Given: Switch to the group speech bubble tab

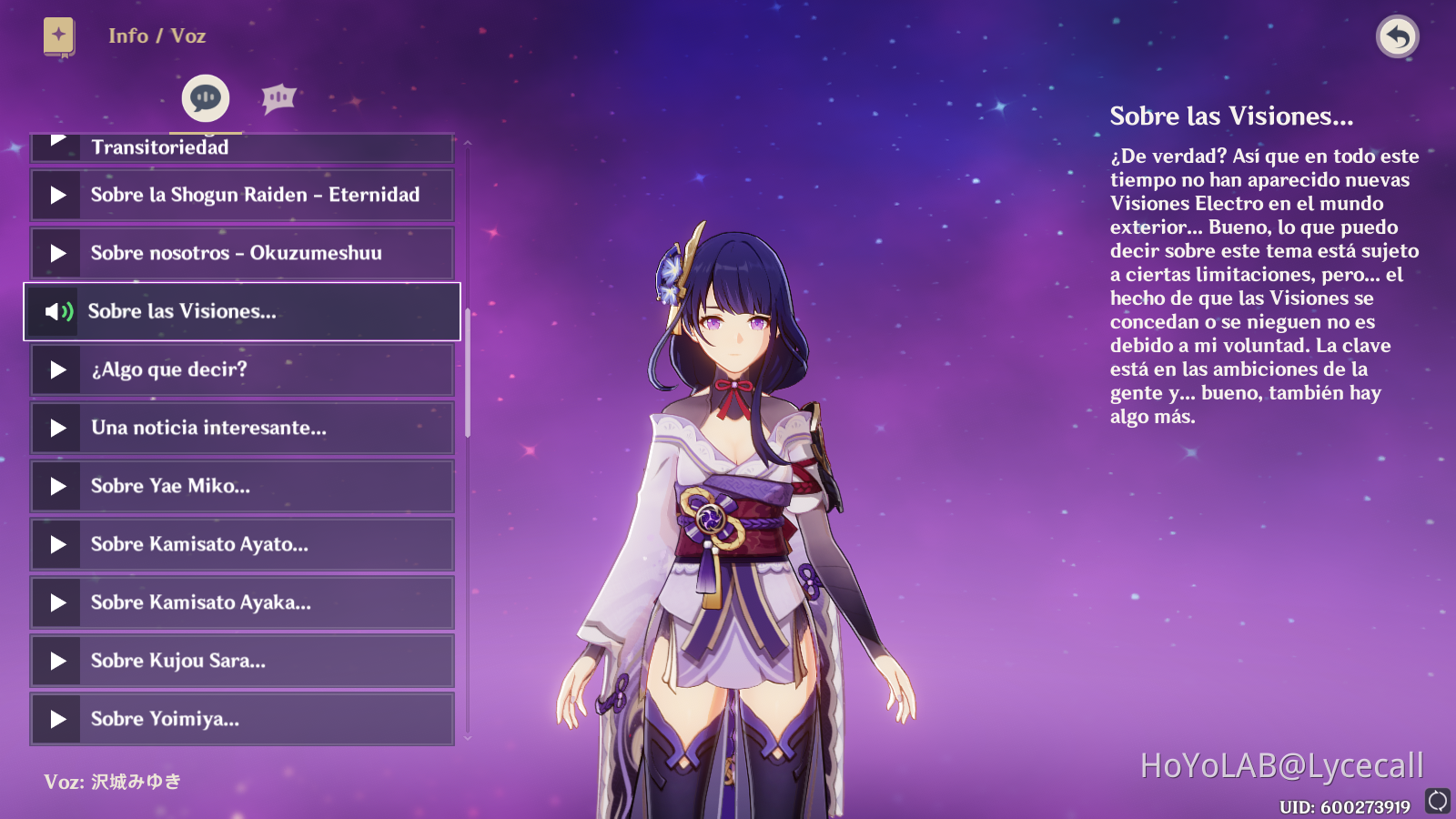Looking at the screenshot, I should tap(278, 97).
